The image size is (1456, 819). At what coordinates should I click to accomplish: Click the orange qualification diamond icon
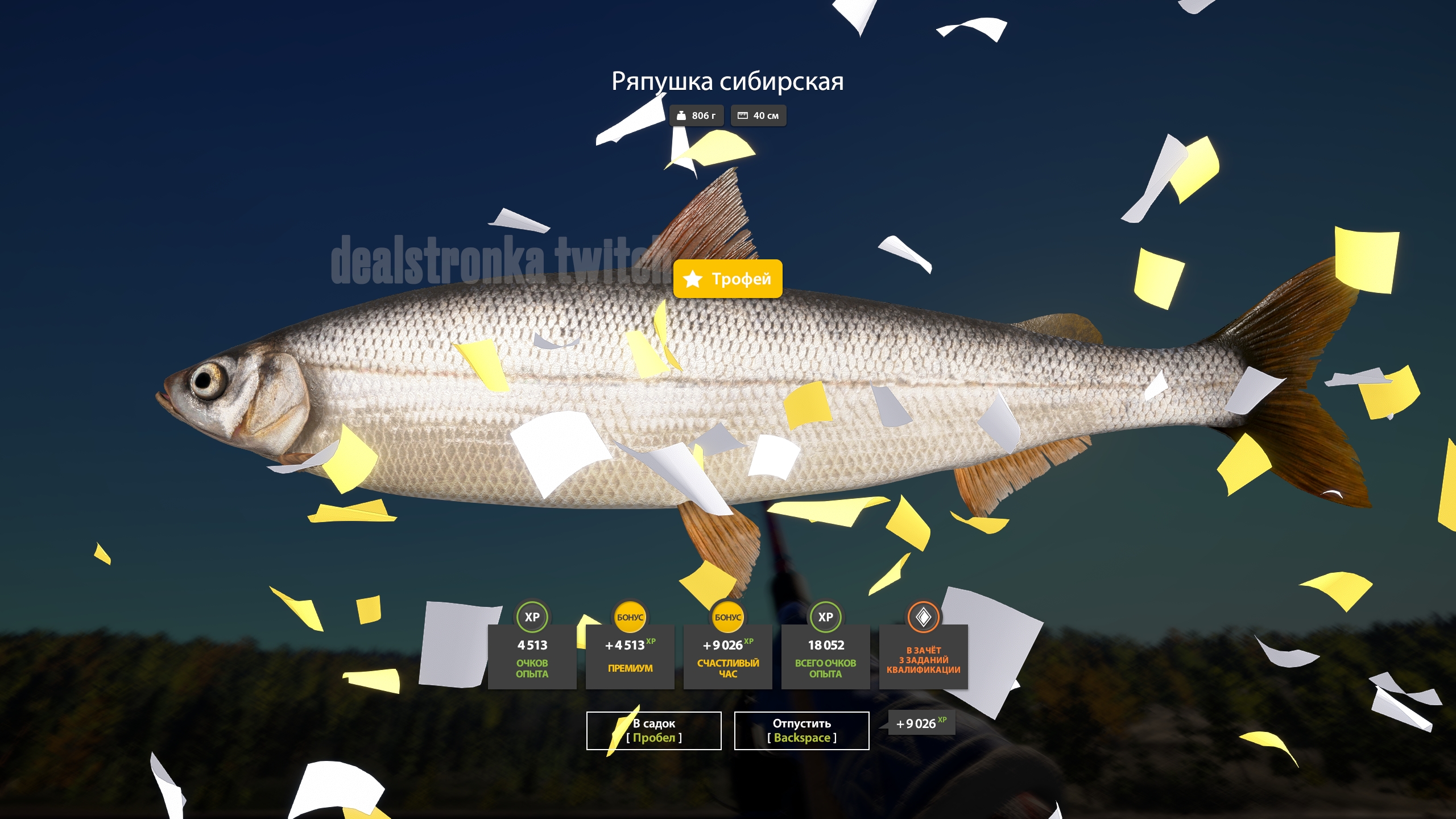click(924, 616)
